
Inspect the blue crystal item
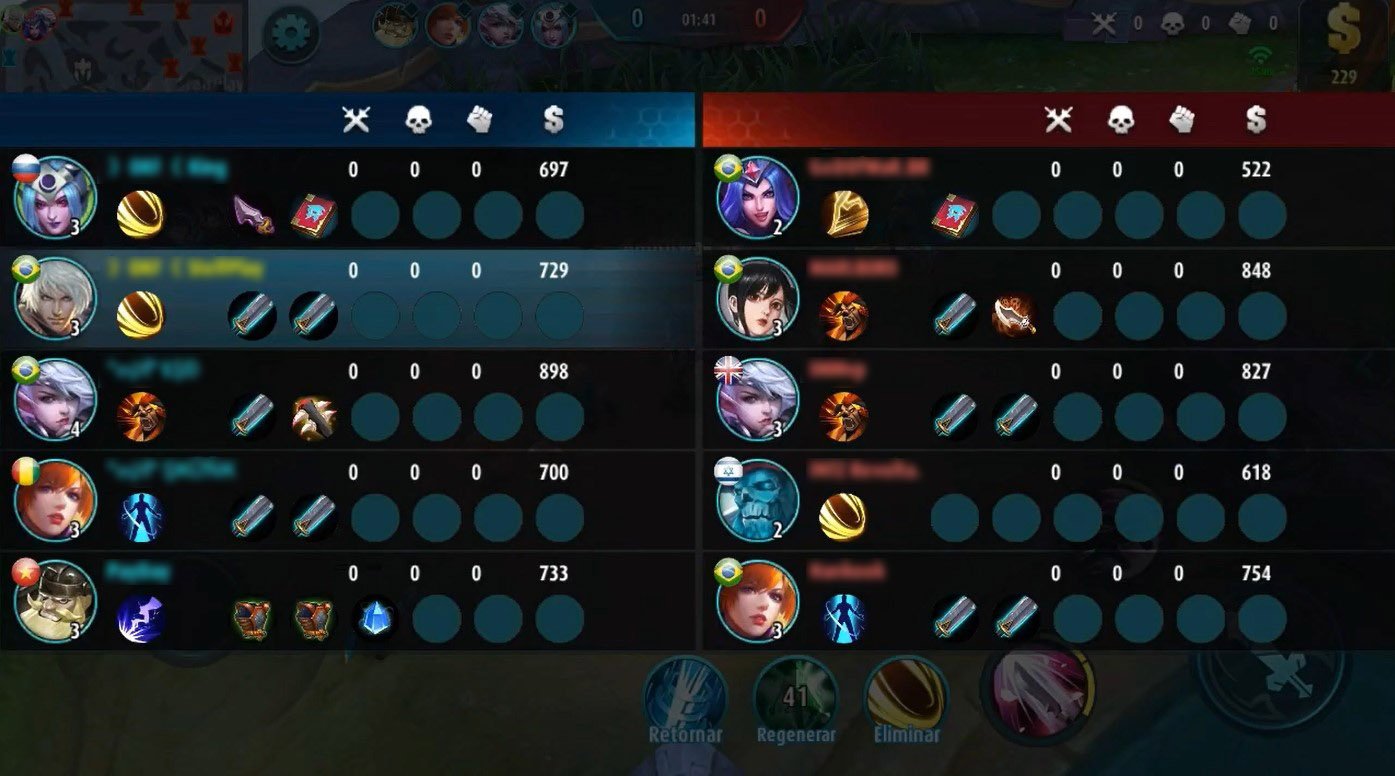click(x=376, y=619)
